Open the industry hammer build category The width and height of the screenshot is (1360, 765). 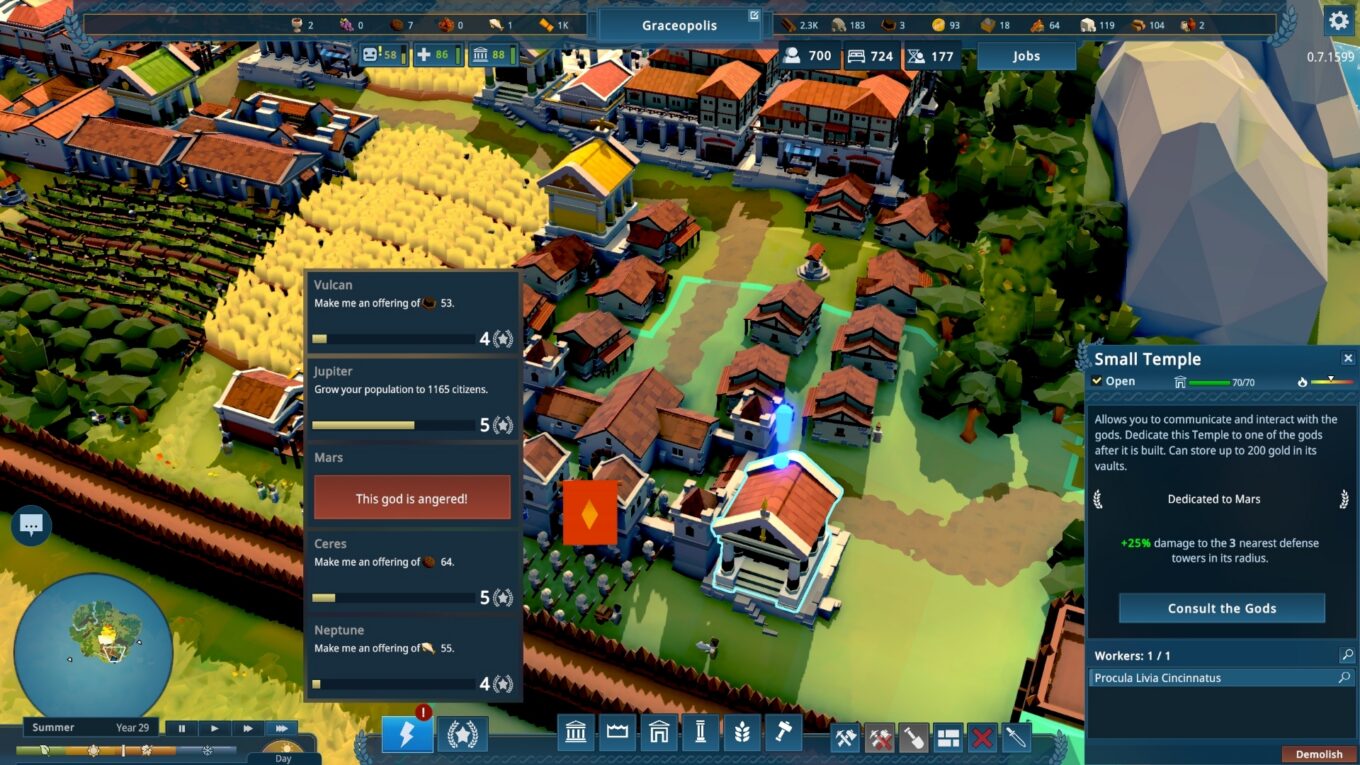(x=783, y=731)
